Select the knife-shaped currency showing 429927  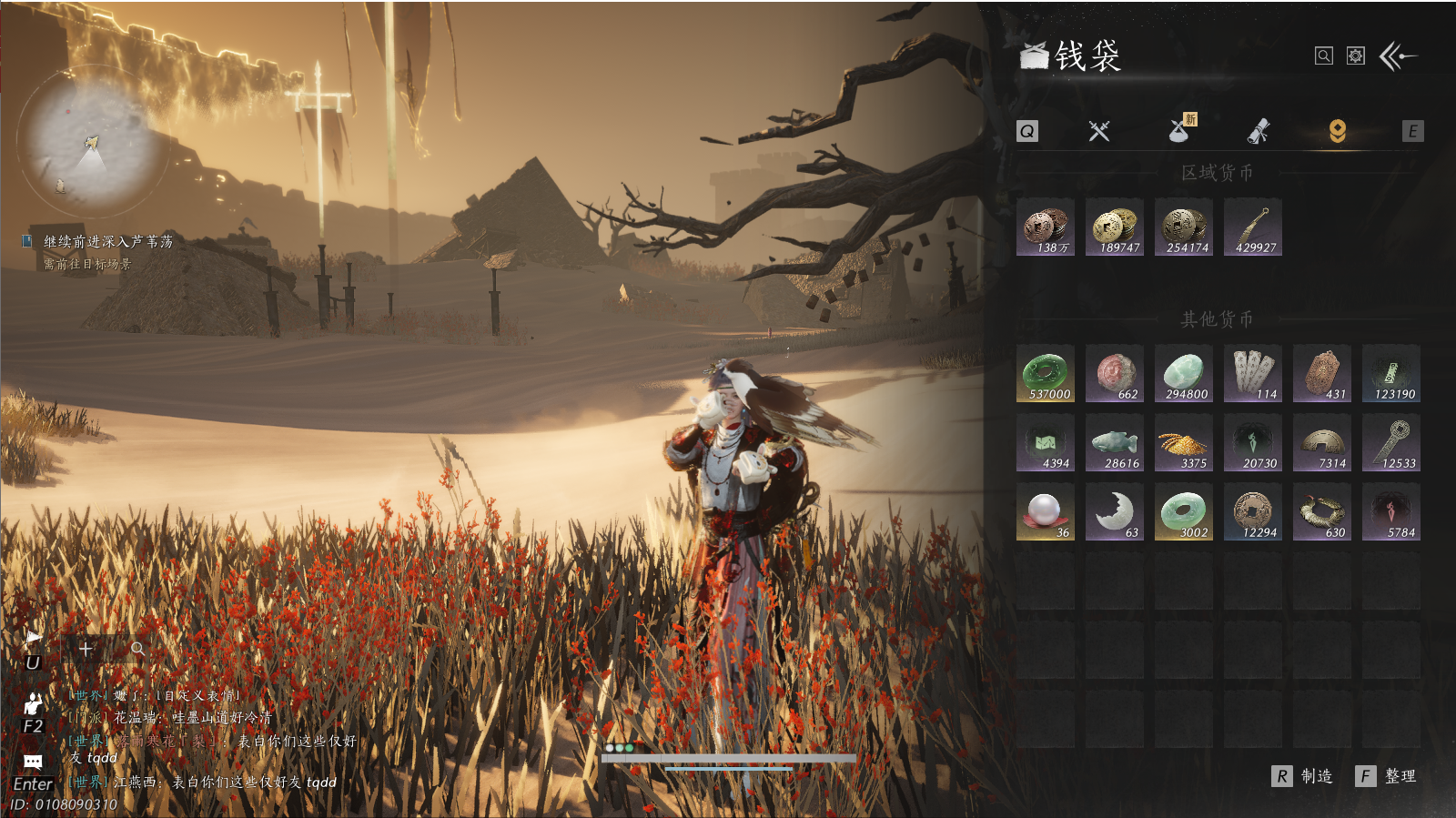click(1253, 227)
